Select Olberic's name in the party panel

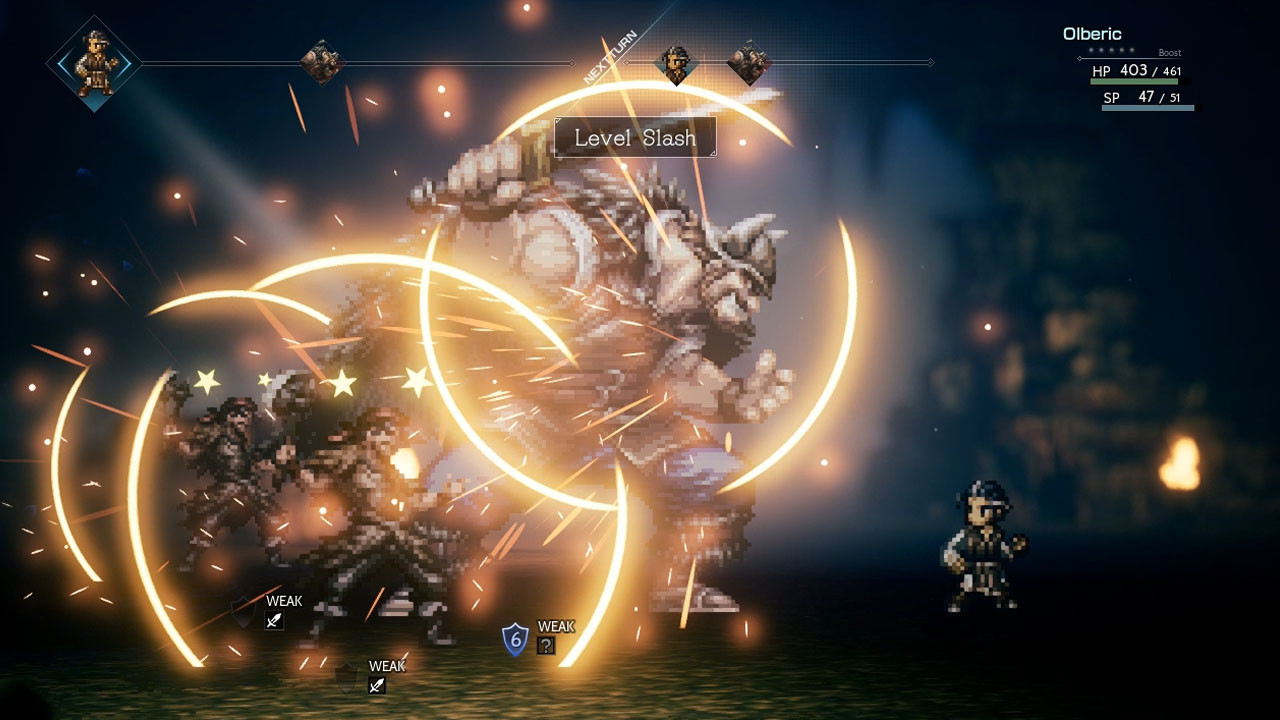(1092, 34)
